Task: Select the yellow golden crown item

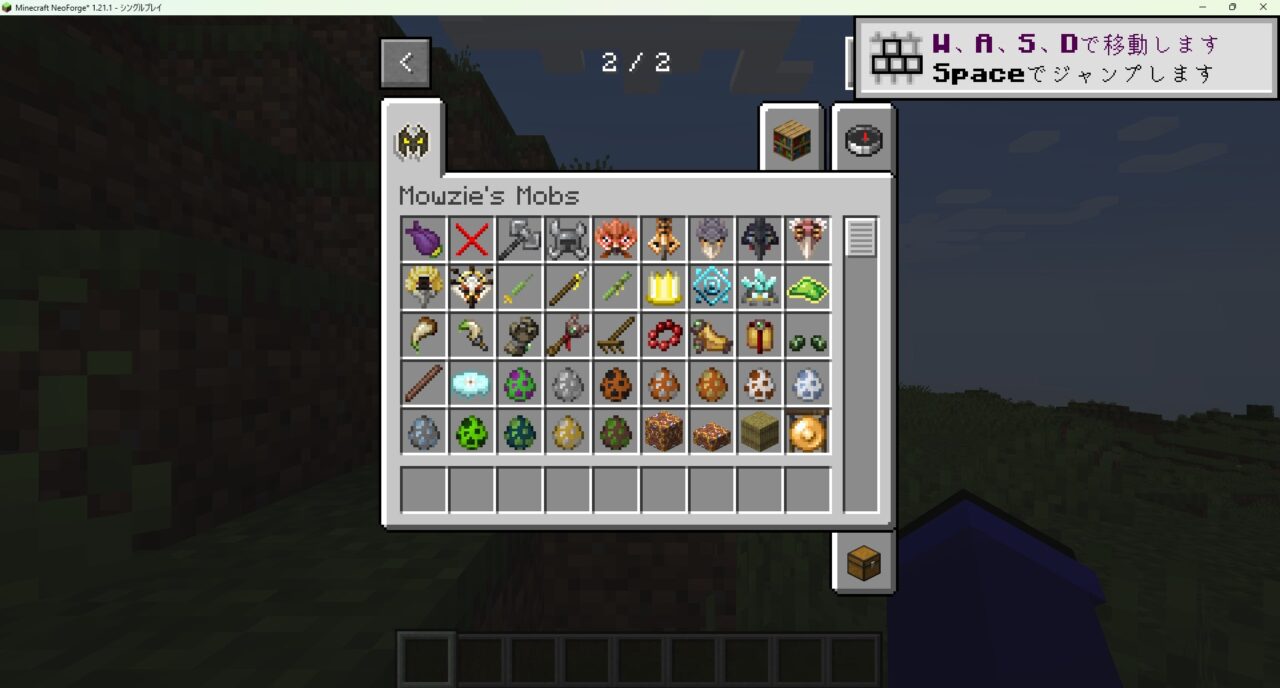Action: pyautogui.click(x=663, y=288)
